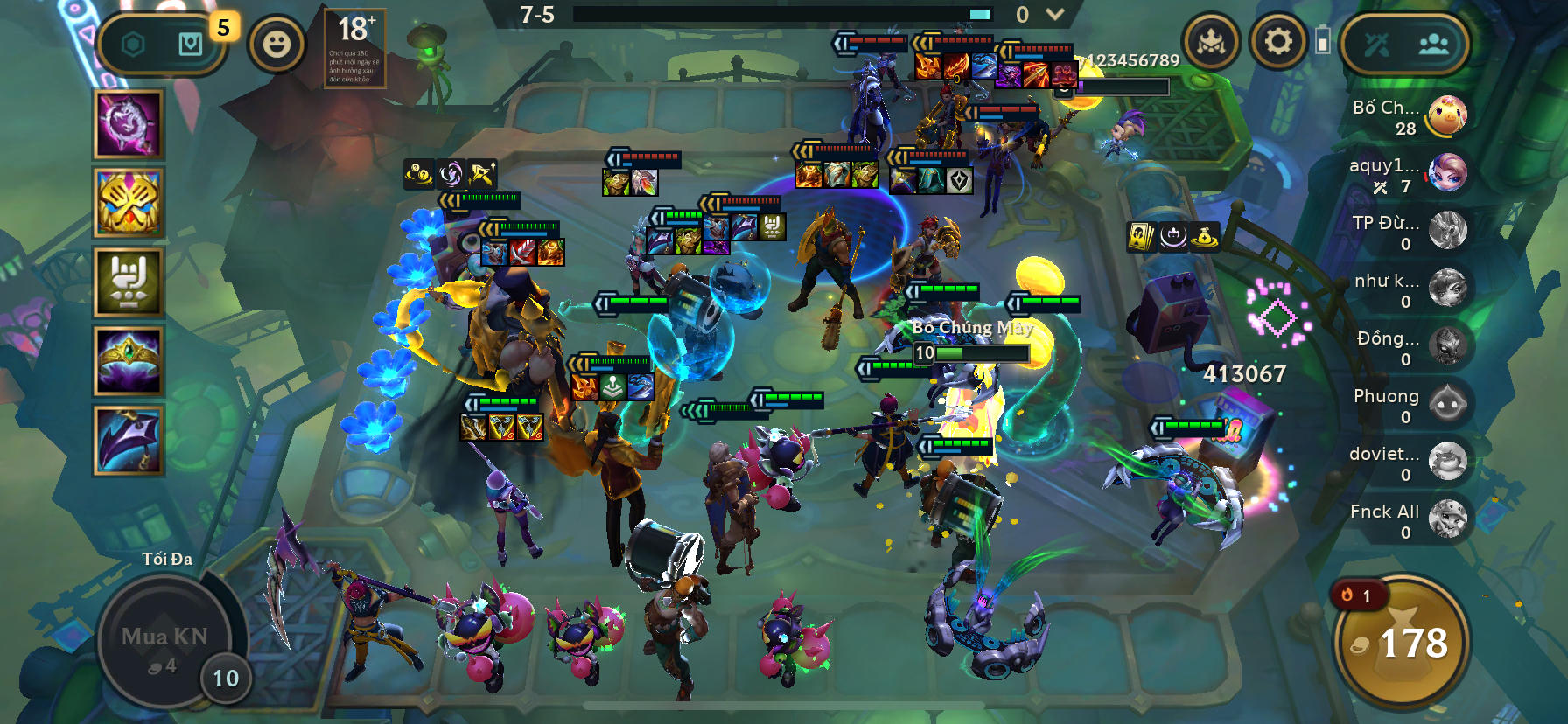Open the settings gear menu
Image resolution: width=1568 pixels, height=724 pixels.
1277,38
